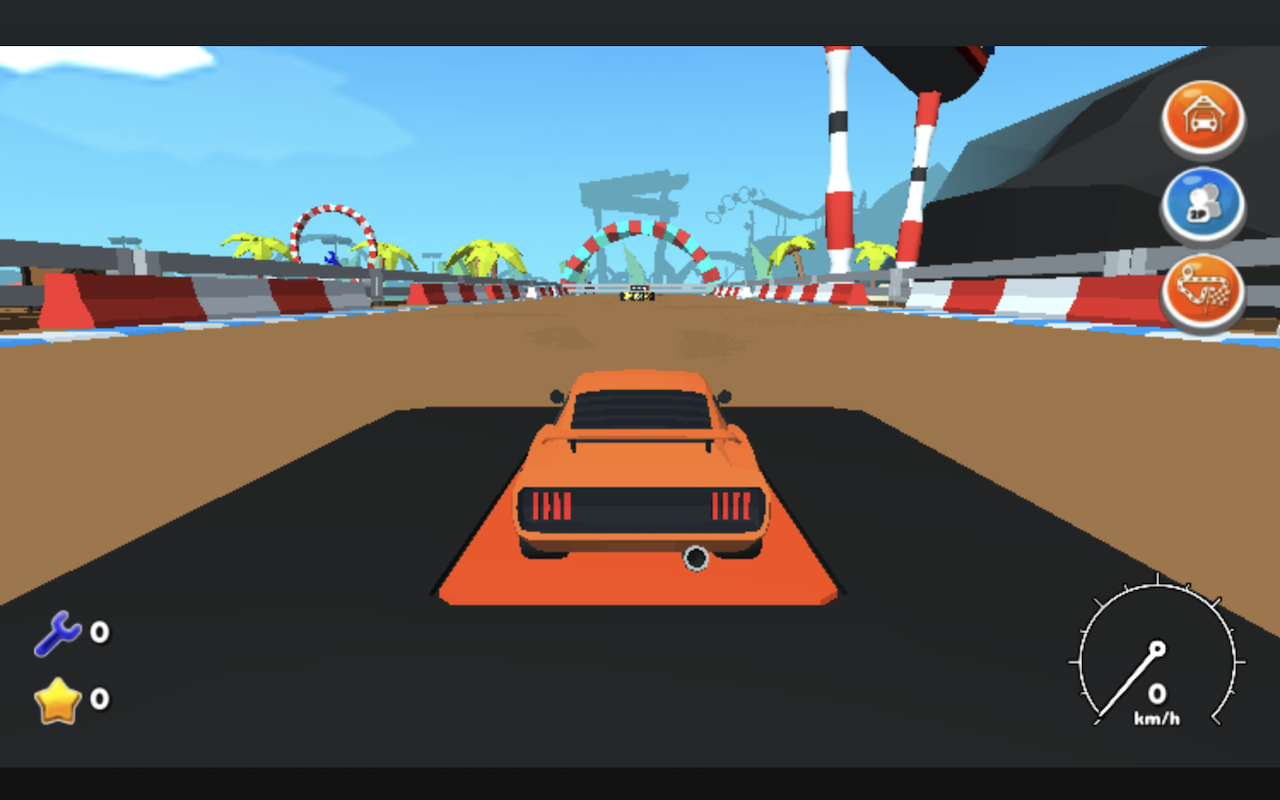1280x800 pixels.
Task: Open track selection via the map-flag icon
Action: tap(1204, 290)
